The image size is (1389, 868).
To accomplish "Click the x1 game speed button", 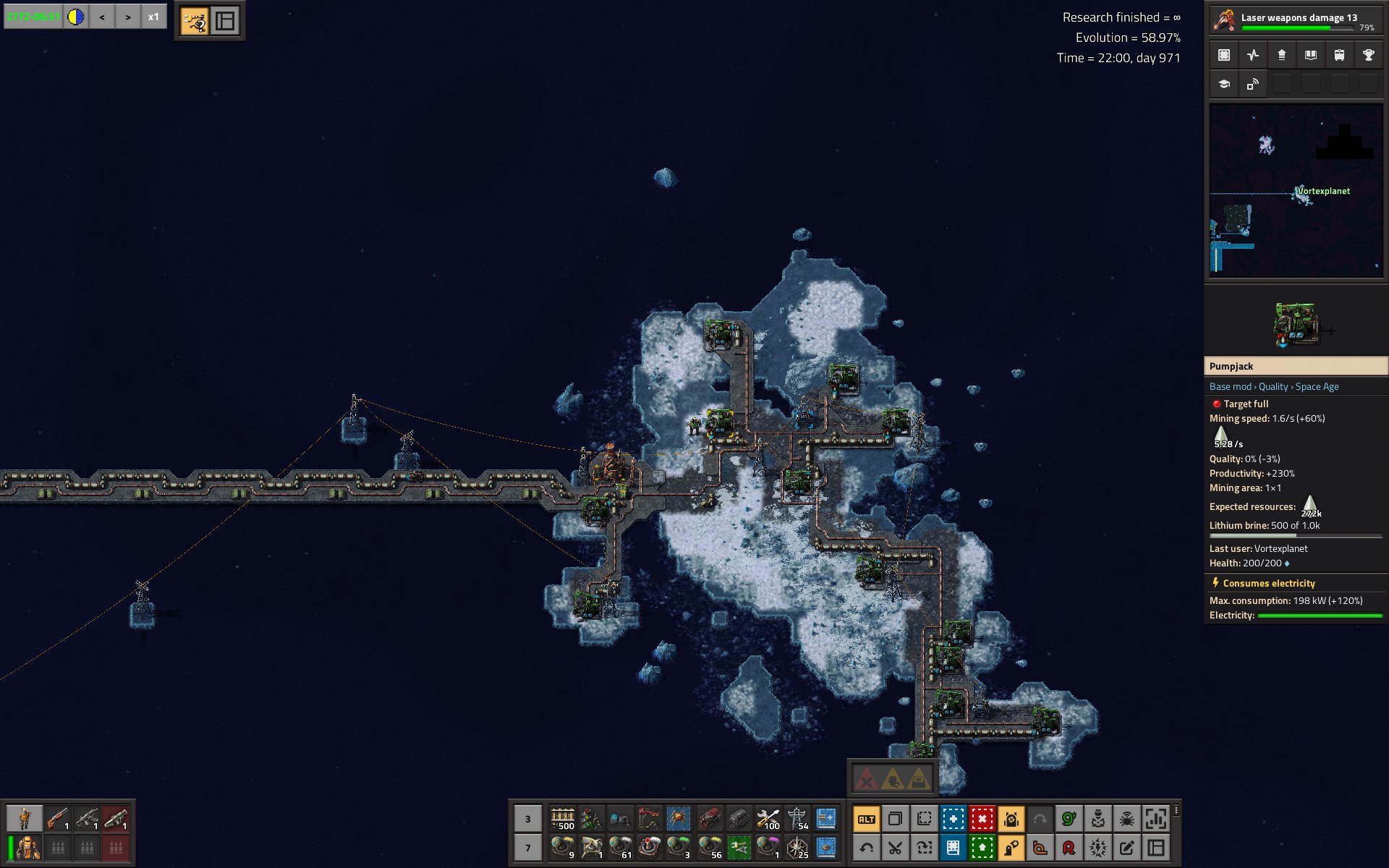I will pos(153,17).
